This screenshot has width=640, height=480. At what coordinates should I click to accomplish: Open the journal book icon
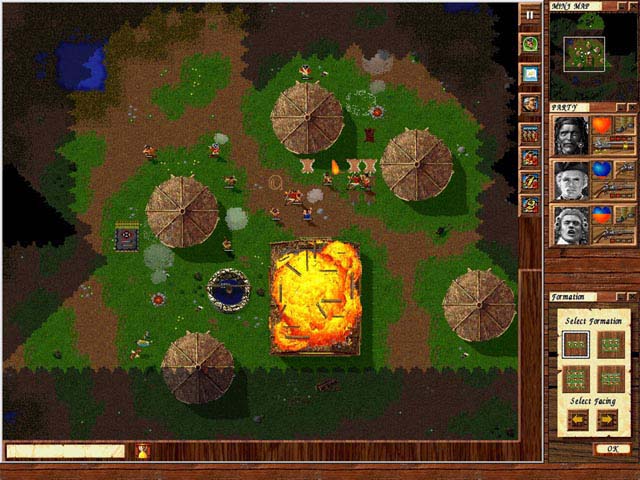pos(530,74)
